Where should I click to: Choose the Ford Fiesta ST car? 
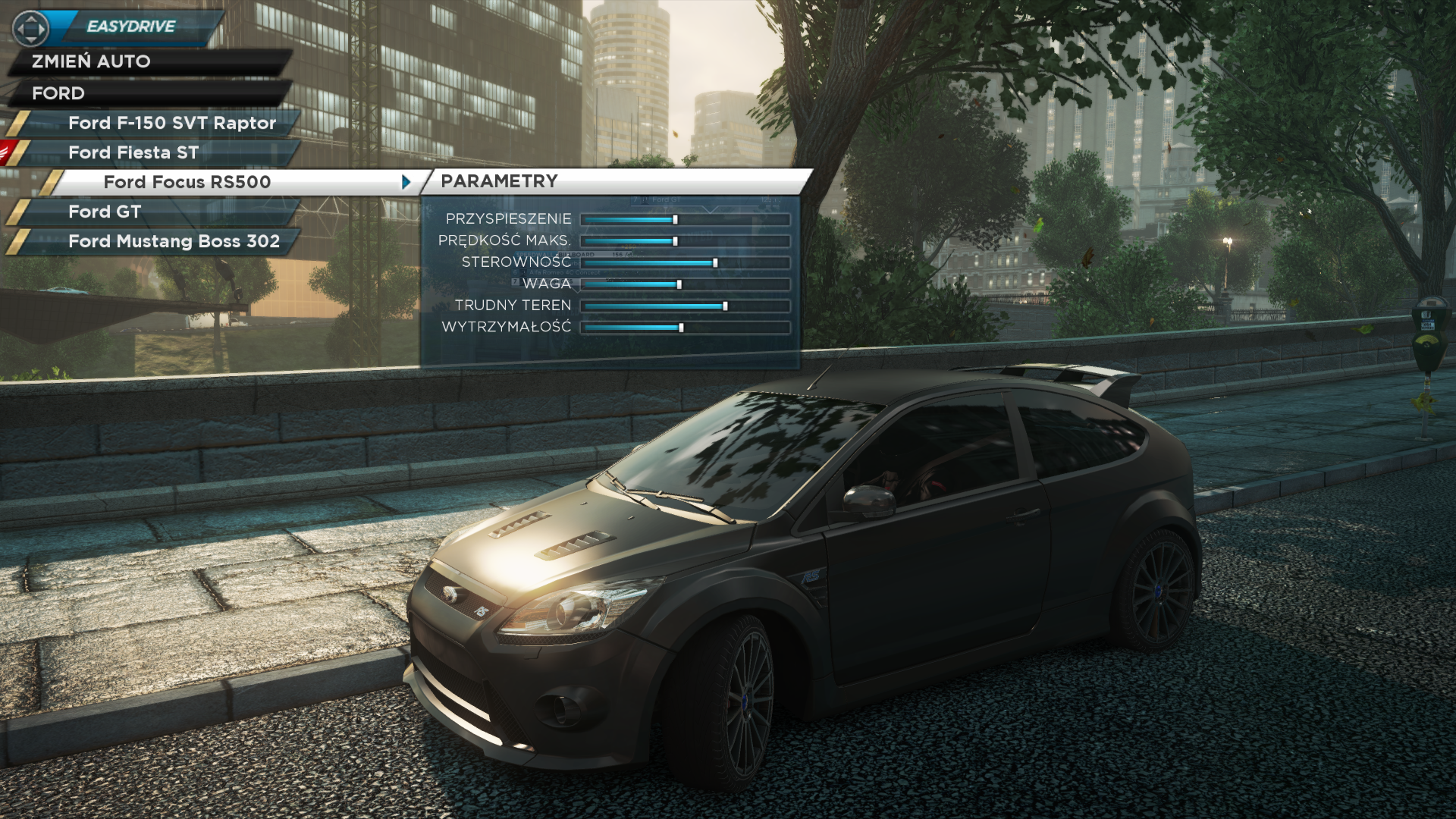click(133, 152)
